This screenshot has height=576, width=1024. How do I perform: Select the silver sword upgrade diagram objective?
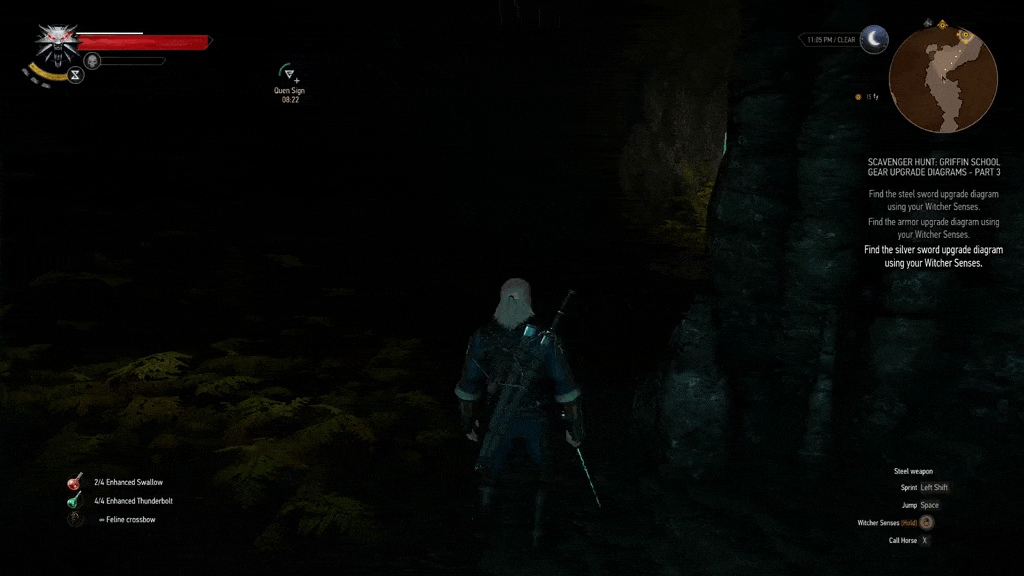[933, 257]
